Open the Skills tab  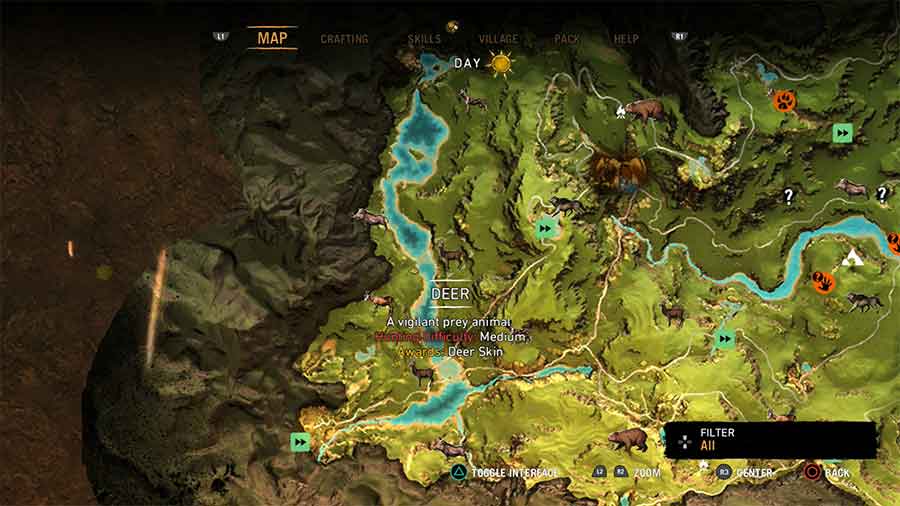pyautogui.click(x=424, y=39)
